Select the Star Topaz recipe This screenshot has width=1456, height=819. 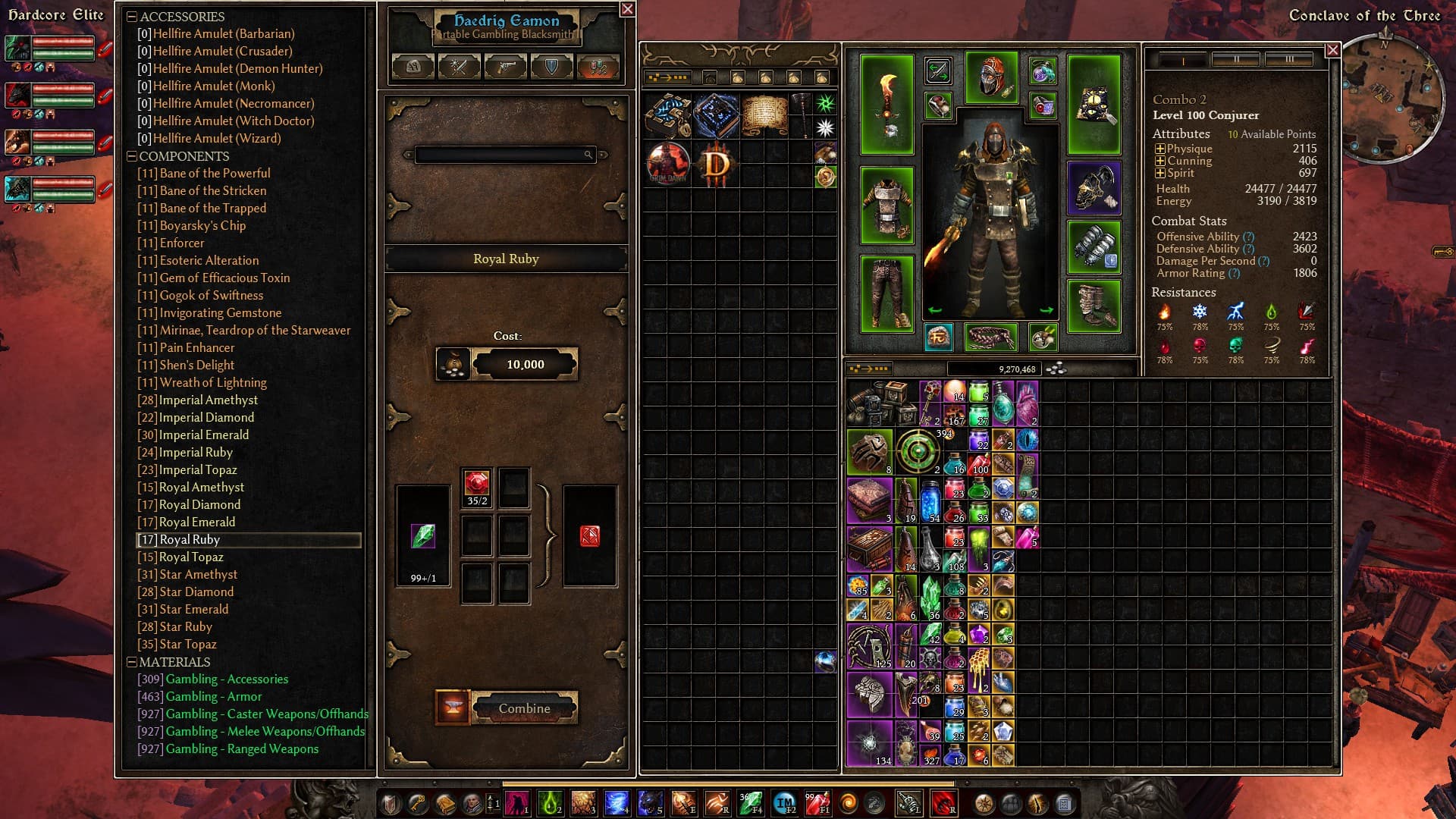(187, 645)
